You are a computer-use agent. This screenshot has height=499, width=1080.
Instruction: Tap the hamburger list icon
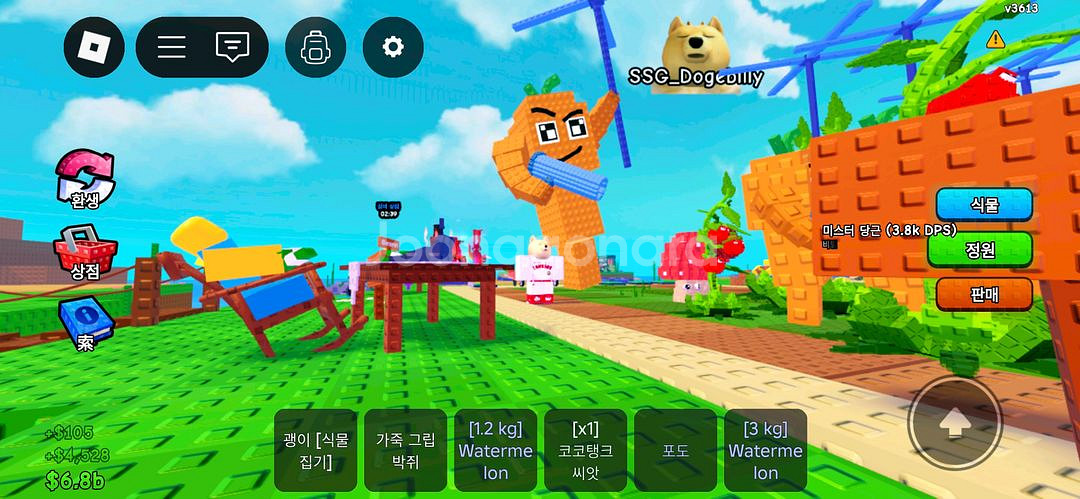172,47
